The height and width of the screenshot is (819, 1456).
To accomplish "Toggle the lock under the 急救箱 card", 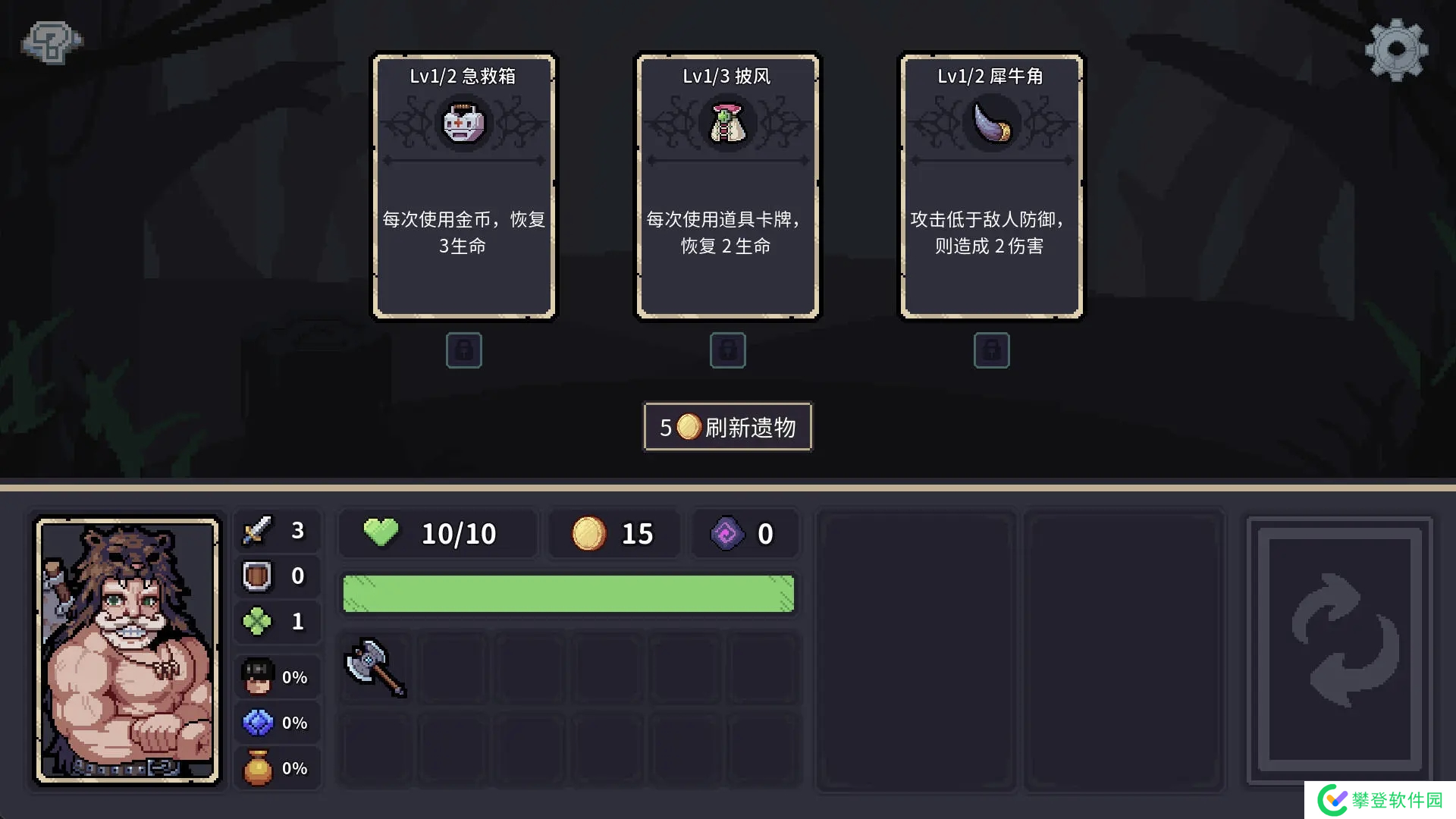I will point(463,350).
